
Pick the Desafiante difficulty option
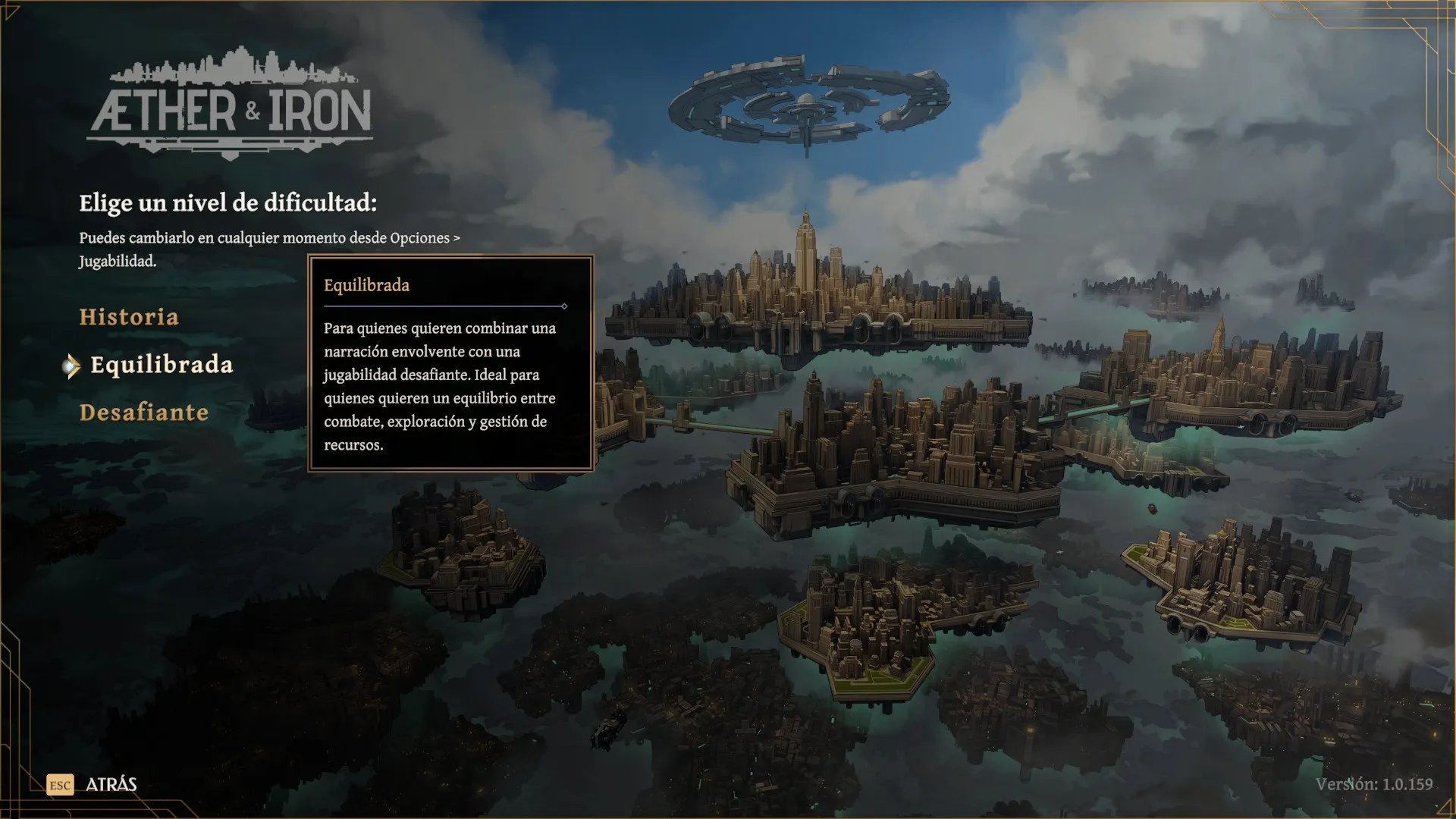click(x=144, y=413)
